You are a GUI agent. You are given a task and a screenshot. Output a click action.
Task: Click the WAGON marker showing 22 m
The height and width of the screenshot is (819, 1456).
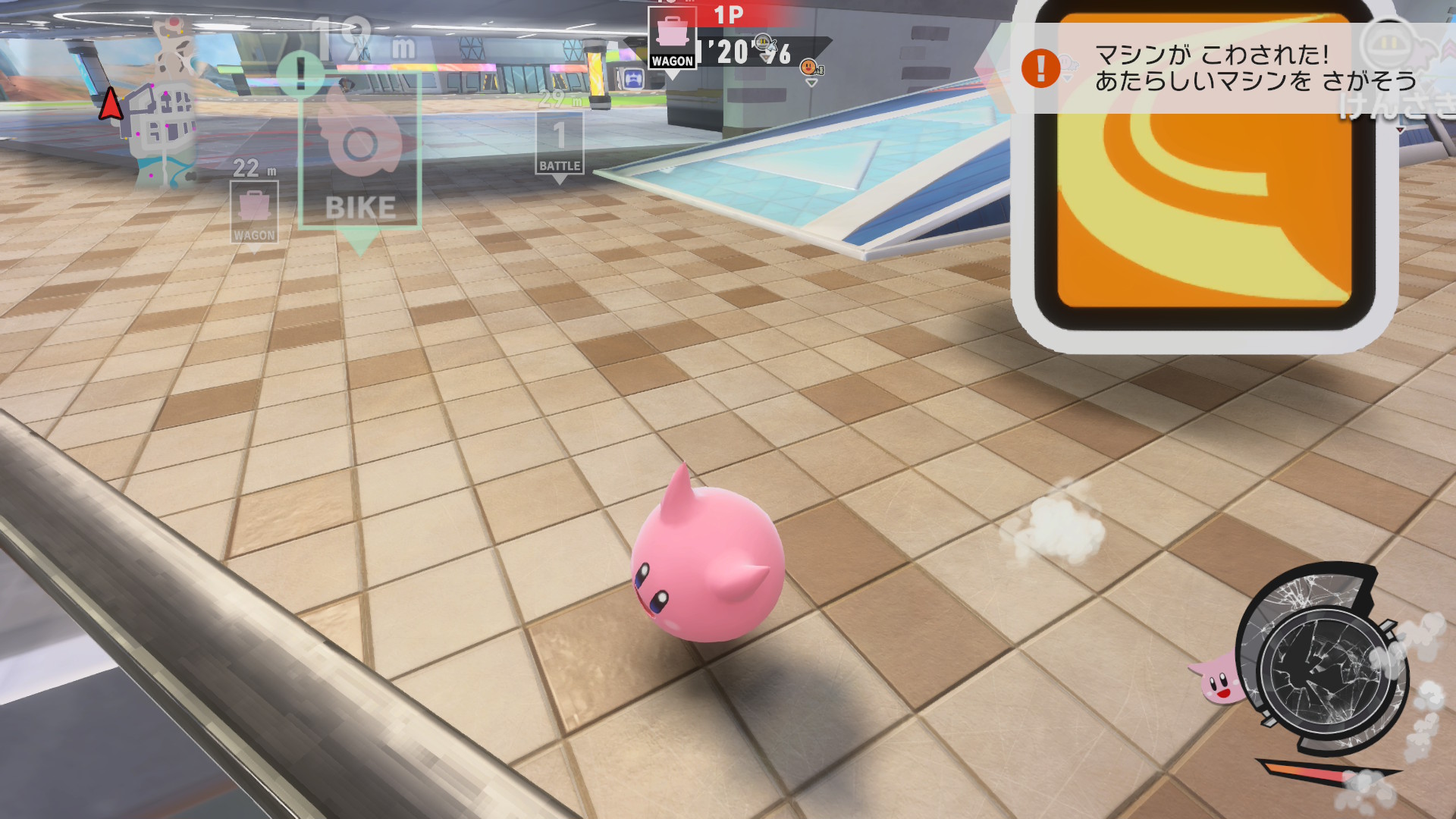[254, 212]
